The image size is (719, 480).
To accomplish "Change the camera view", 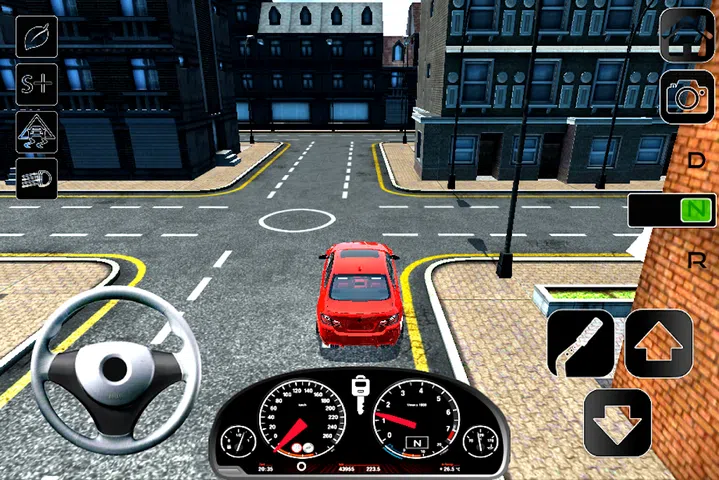I will [x=687, y=96].
